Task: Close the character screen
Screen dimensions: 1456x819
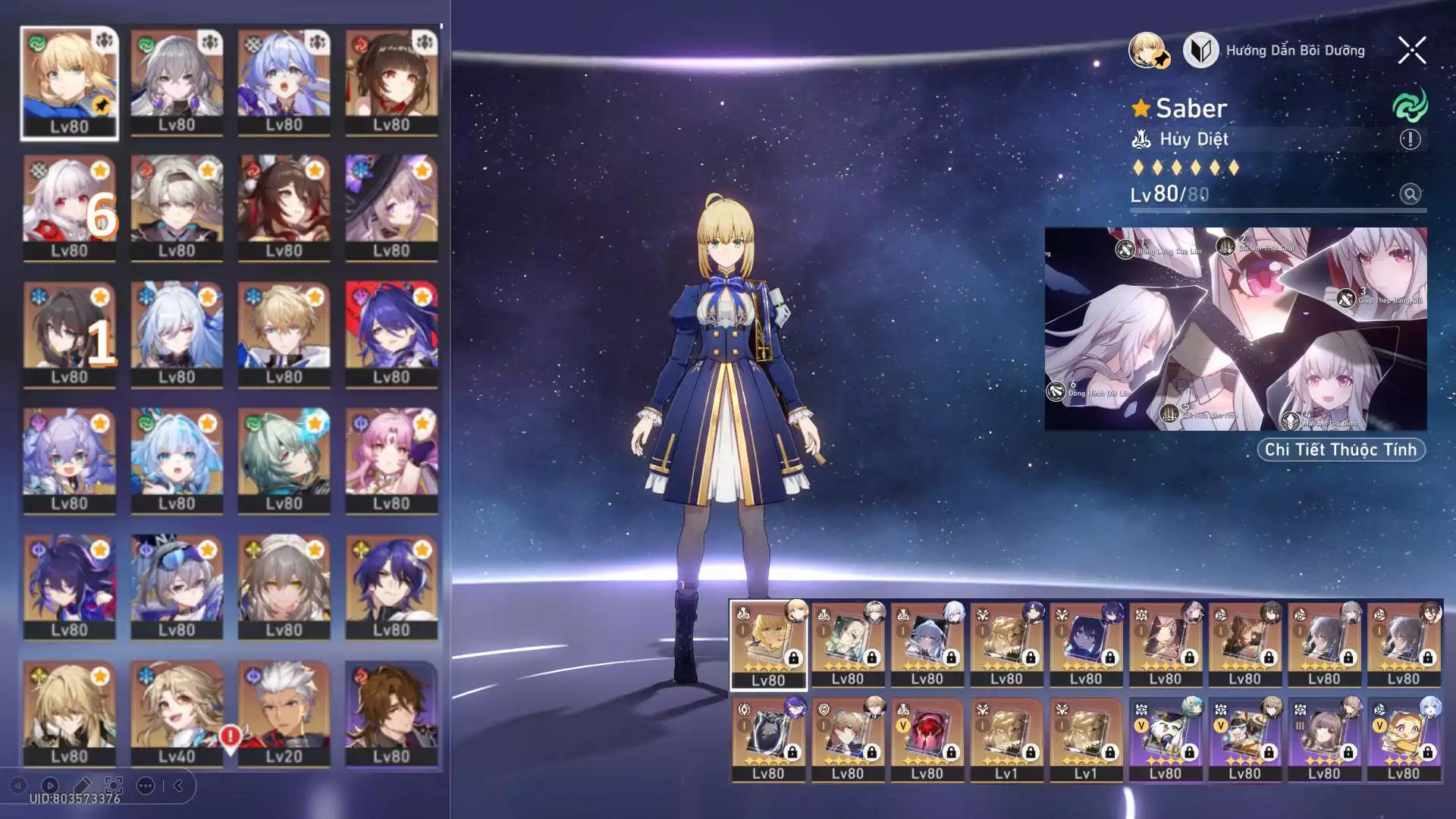Action: 1411,51
